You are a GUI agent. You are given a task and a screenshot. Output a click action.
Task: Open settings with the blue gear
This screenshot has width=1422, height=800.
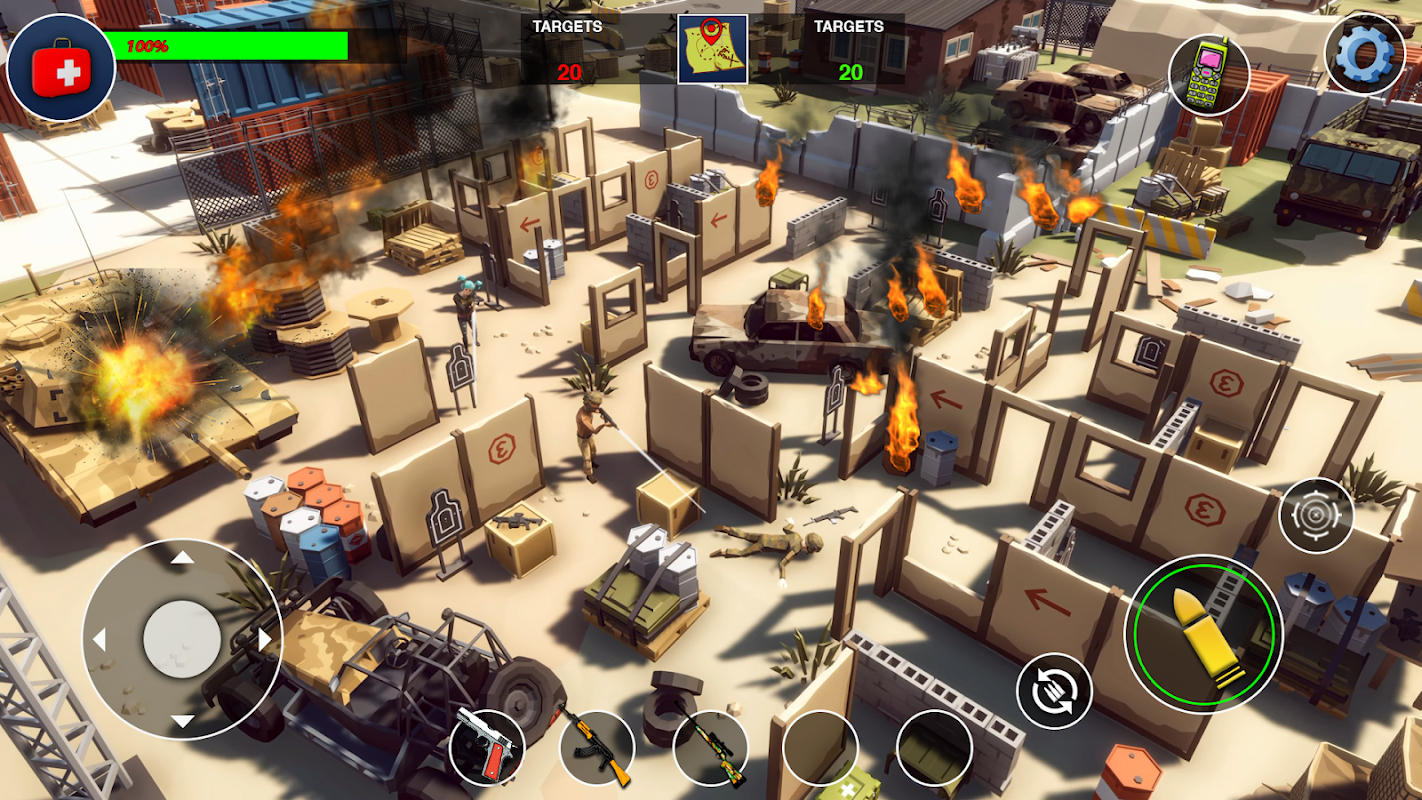click(x=1364, y=53)
